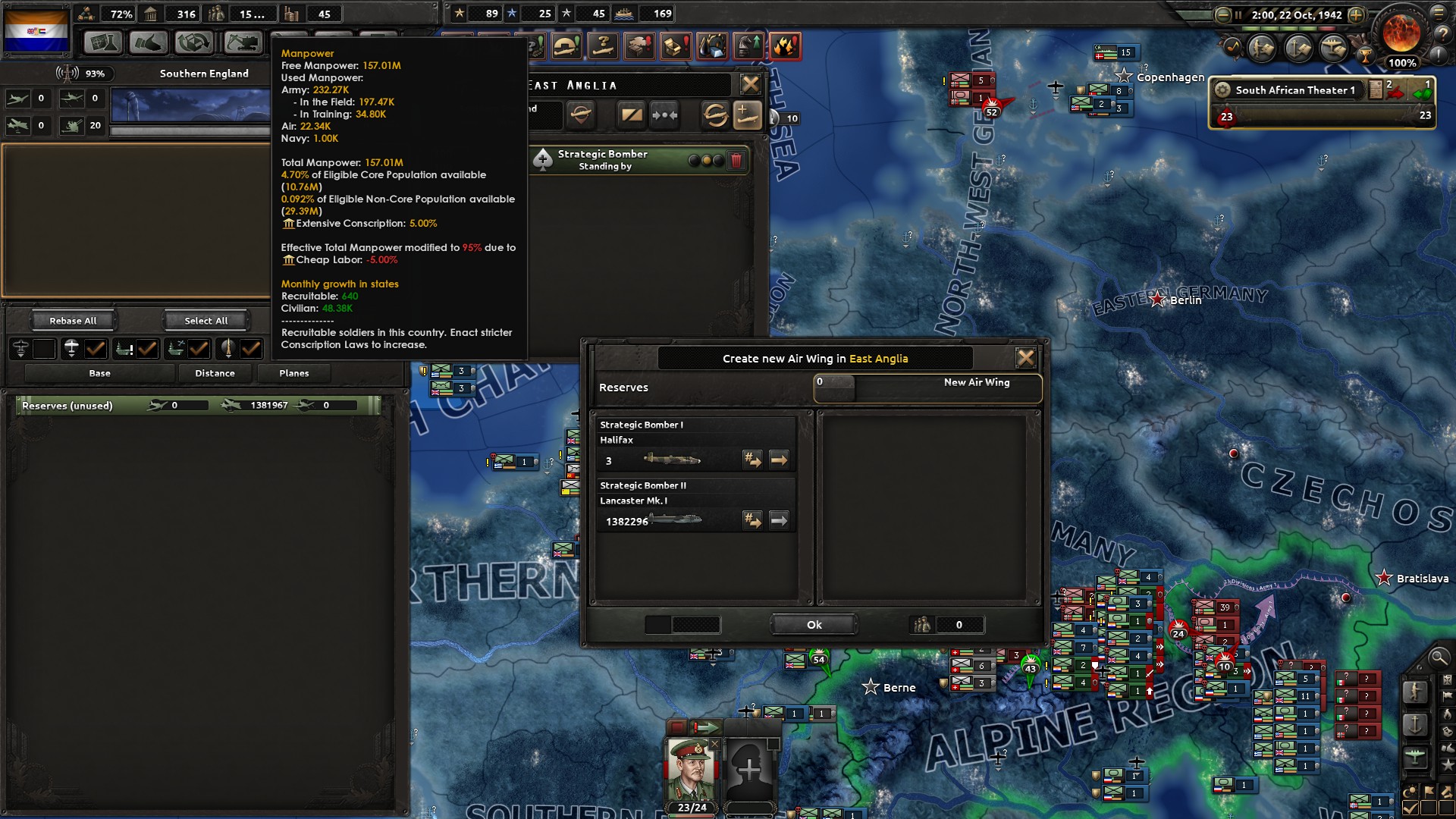Click the numbered transfer icon beside Halifax
Viewport: 1456px width, 819px height.
(753, 460)
